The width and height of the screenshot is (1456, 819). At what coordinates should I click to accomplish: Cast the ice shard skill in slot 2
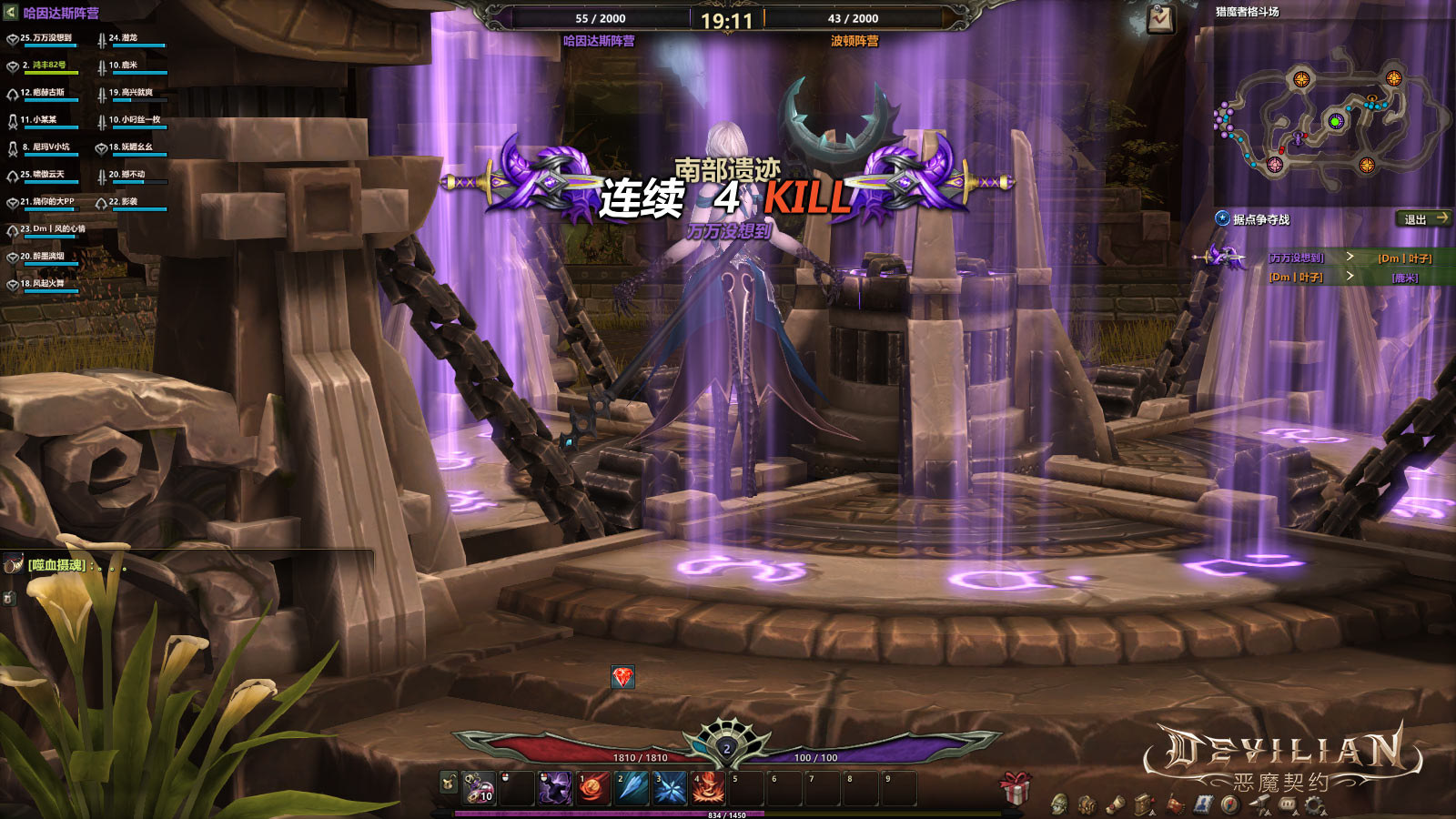tap(631, 788)
